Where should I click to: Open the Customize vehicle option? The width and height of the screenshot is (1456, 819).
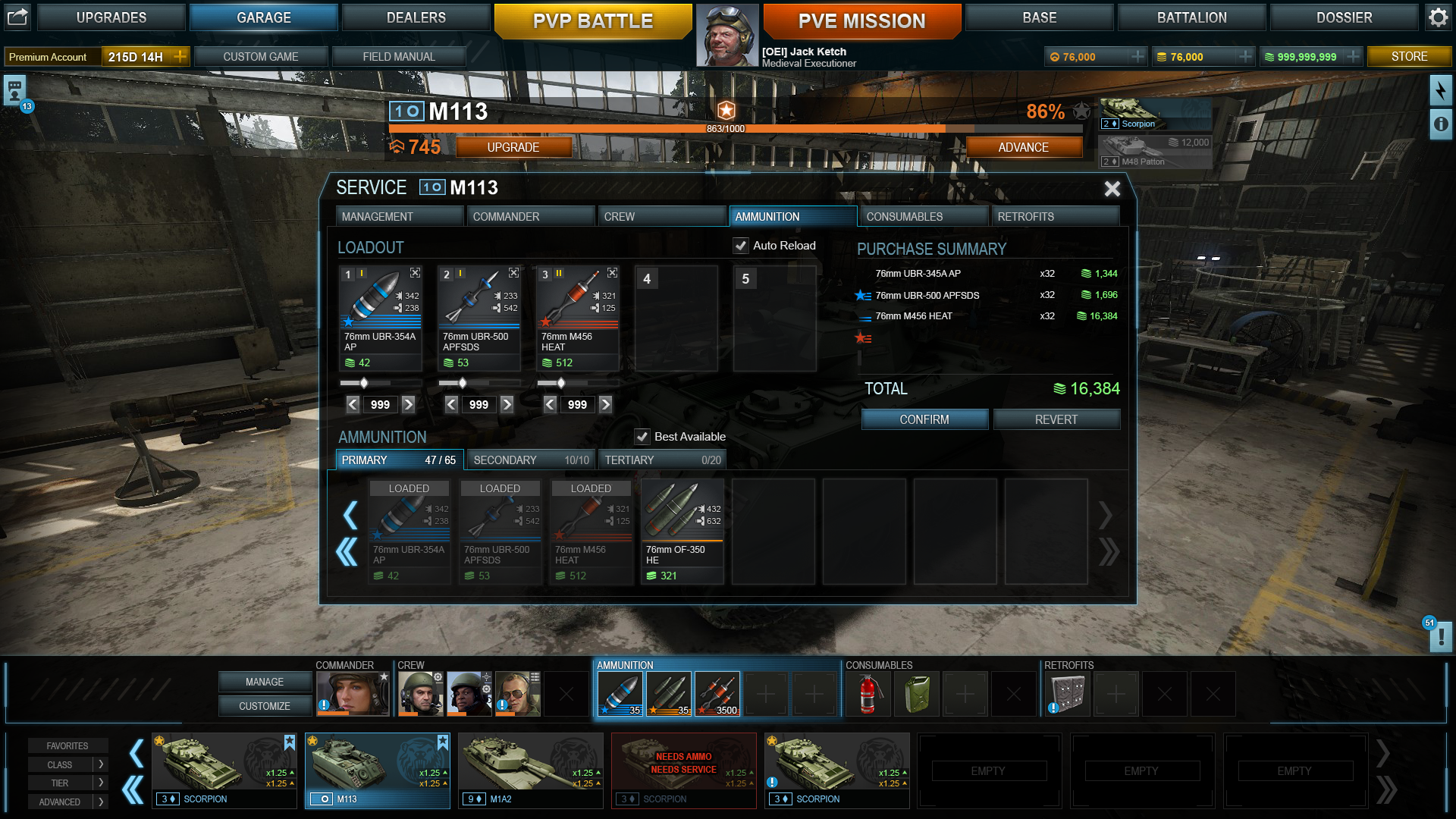click(x=264, y=706)
